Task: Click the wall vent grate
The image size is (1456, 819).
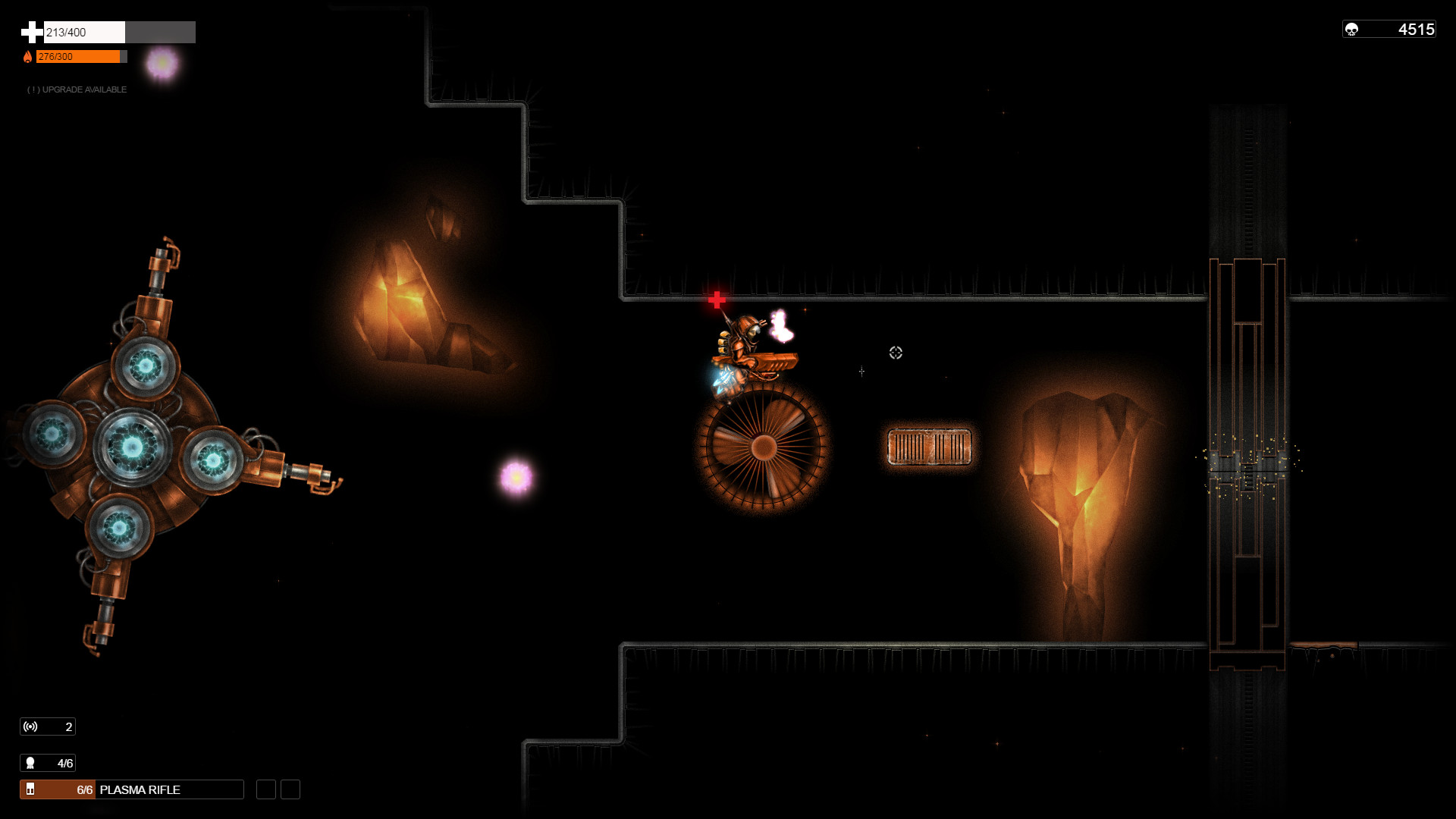Action: pos(928,447)
